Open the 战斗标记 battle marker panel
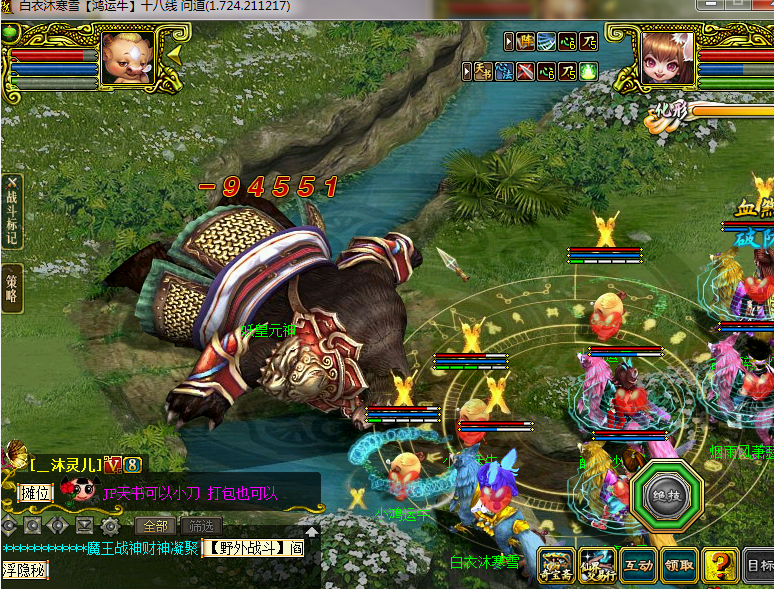 12,212
